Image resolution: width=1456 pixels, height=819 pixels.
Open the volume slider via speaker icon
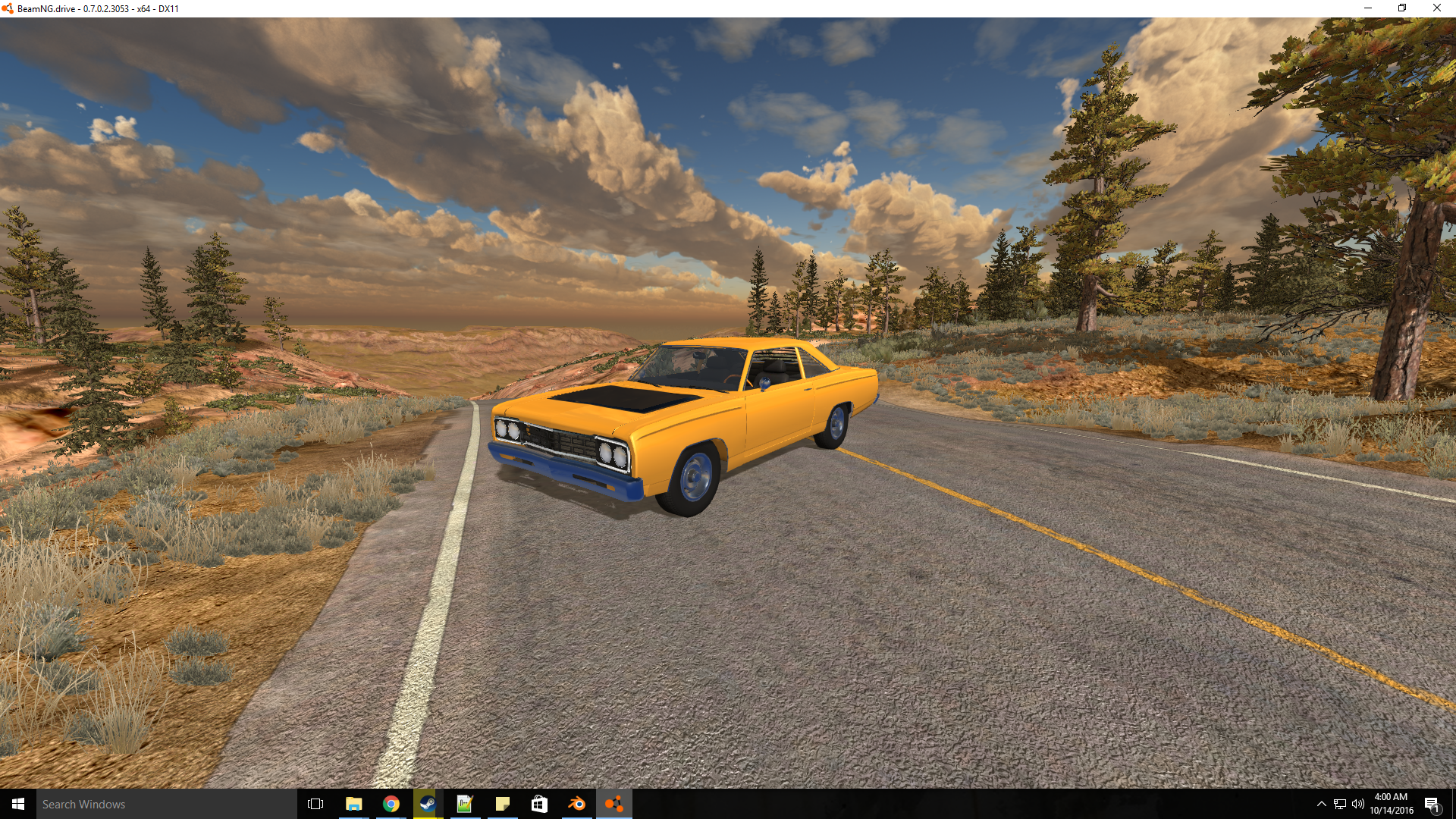pos(1358,804)
